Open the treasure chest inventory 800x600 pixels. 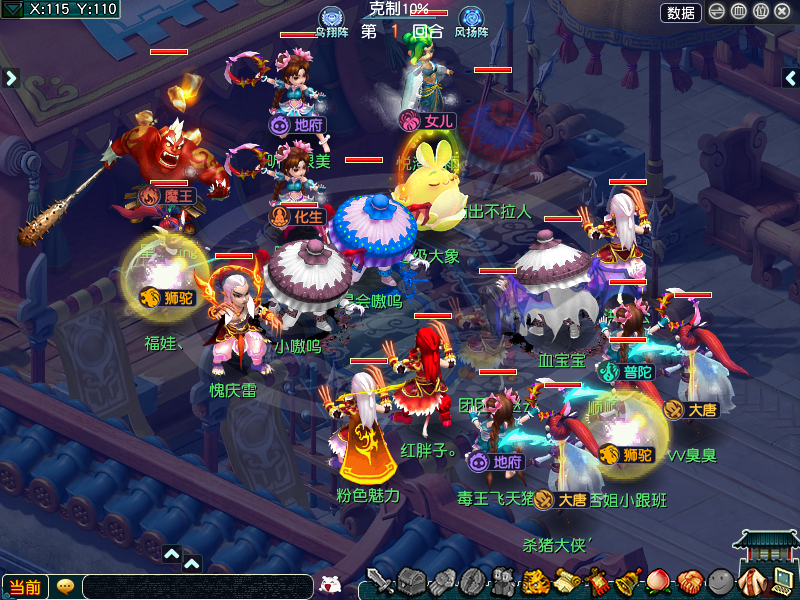click(x=411, y=581)
